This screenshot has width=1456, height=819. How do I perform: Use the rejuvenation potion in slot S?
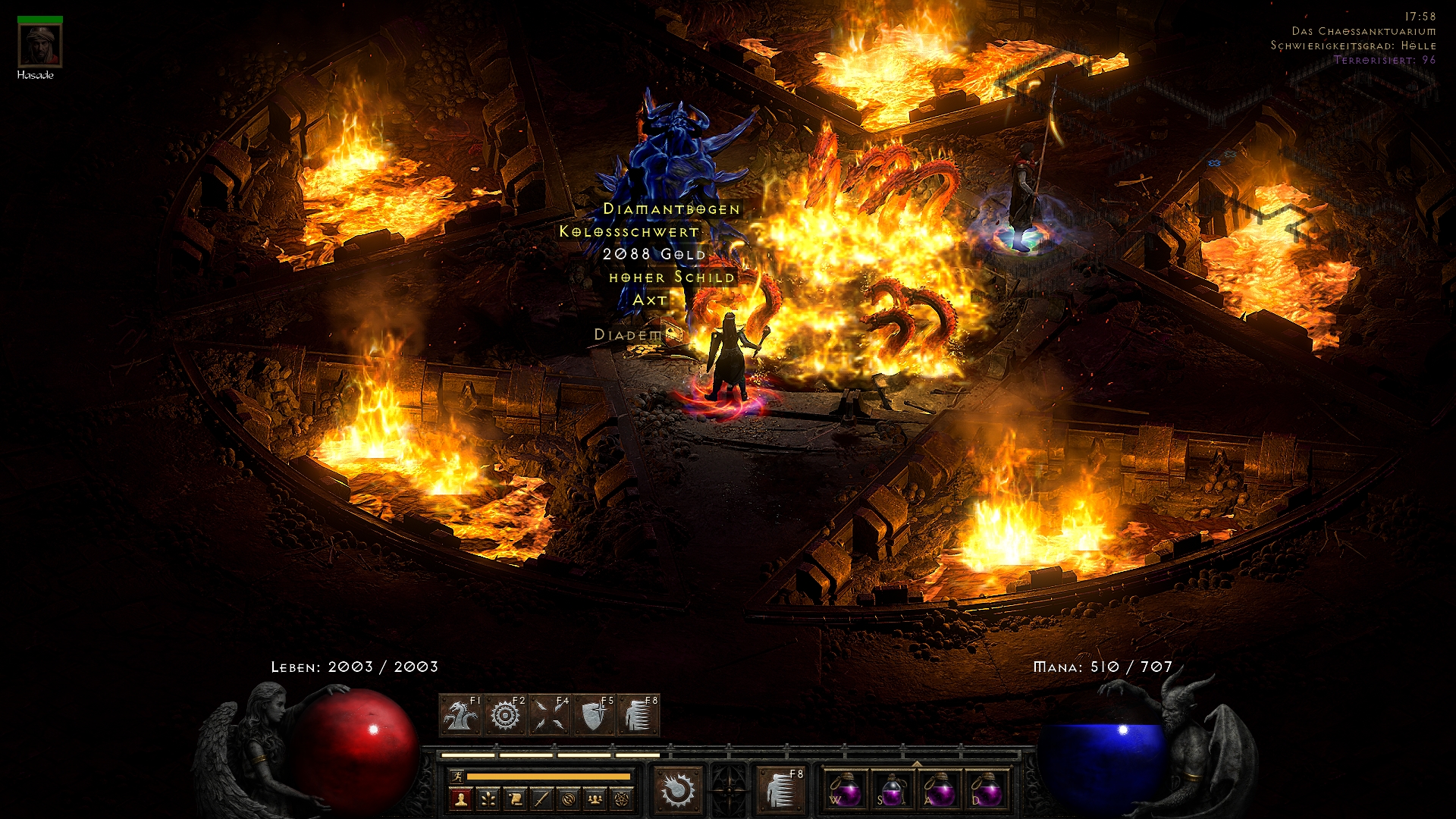(x=892, y=789)
